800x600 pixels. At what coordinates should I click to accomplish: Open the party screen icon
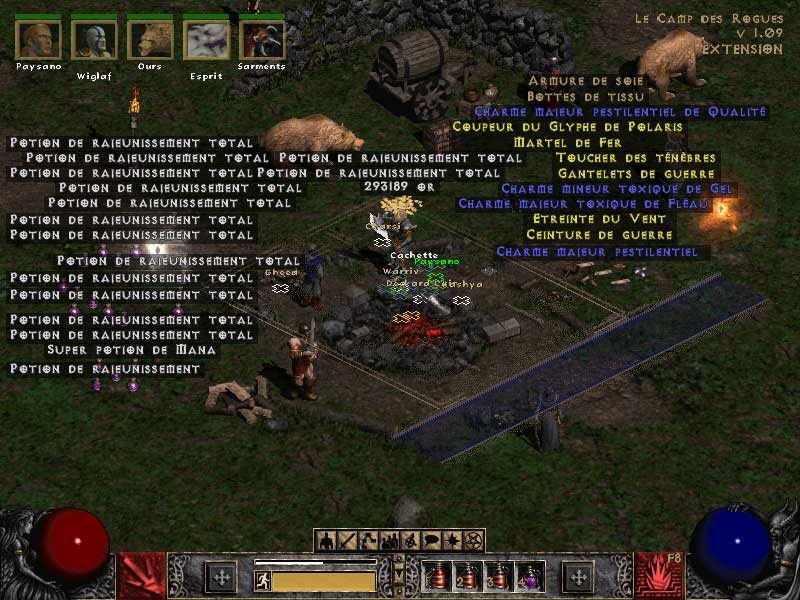click(389, 541)
